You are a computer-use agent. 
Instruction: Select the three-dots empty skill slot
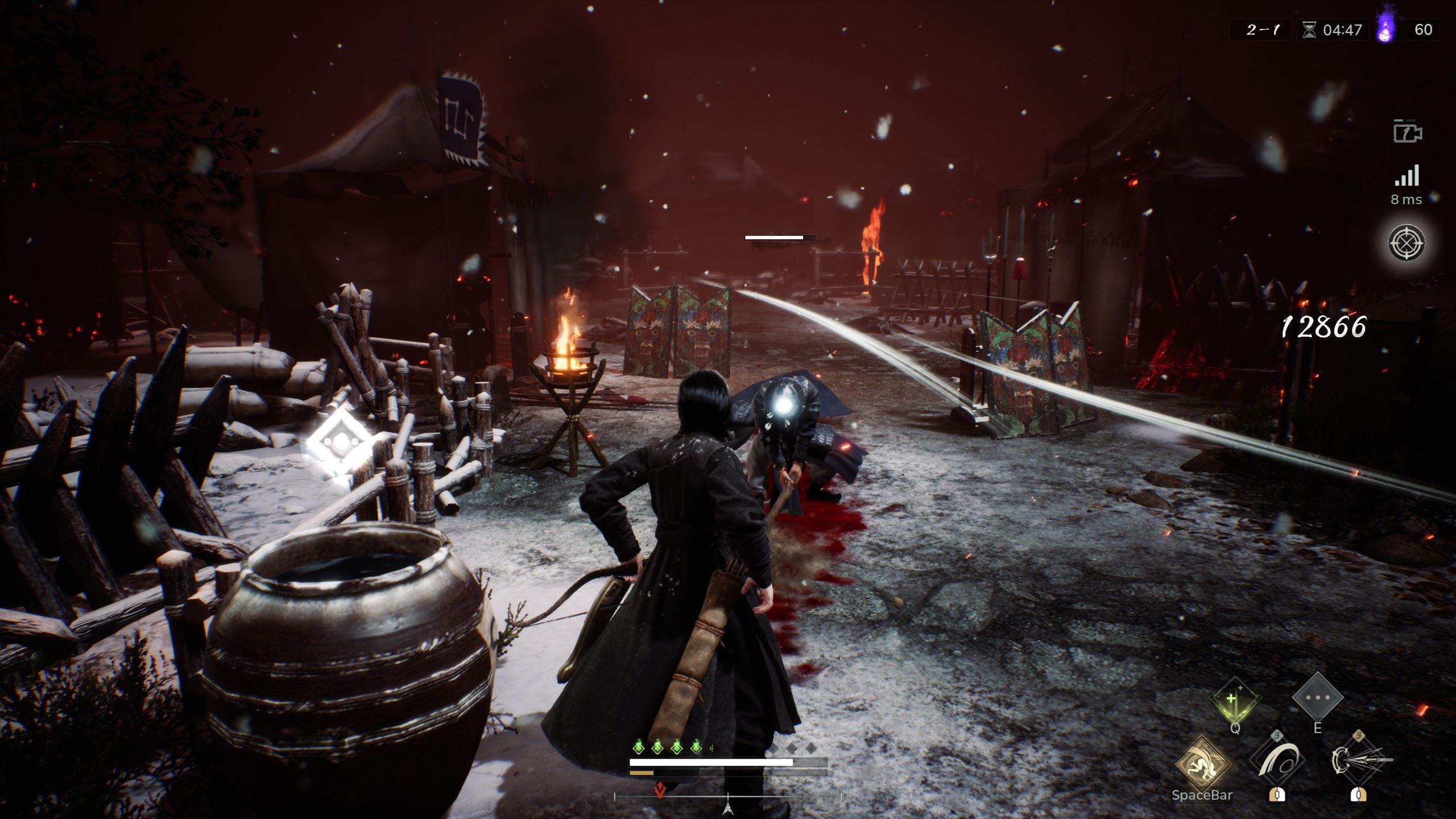tap(1317, 698)
